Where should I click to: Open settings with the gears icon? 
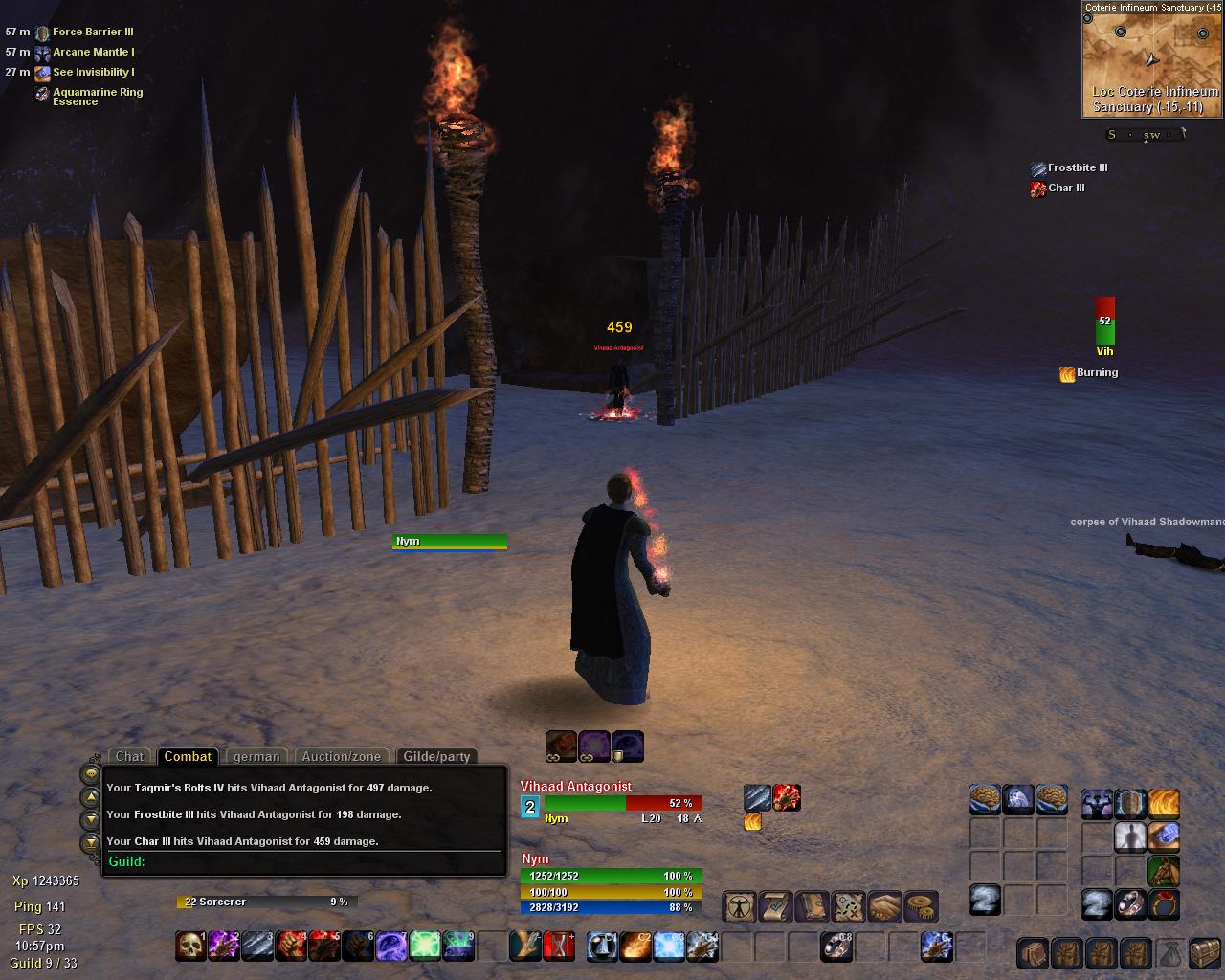pos(921,905)
